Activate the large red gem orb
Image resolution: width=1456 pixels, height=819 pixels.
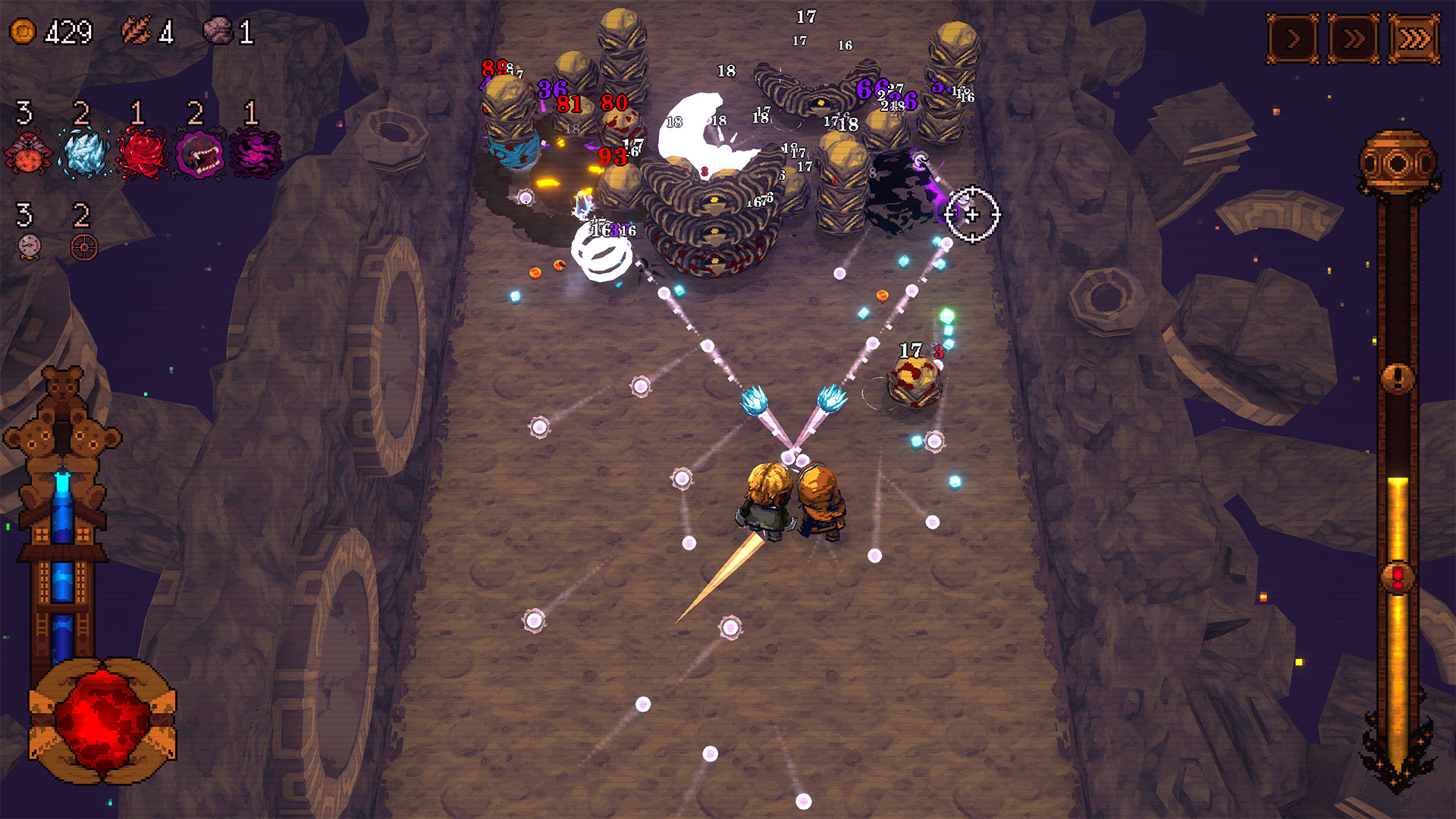[x=102, y=719]
